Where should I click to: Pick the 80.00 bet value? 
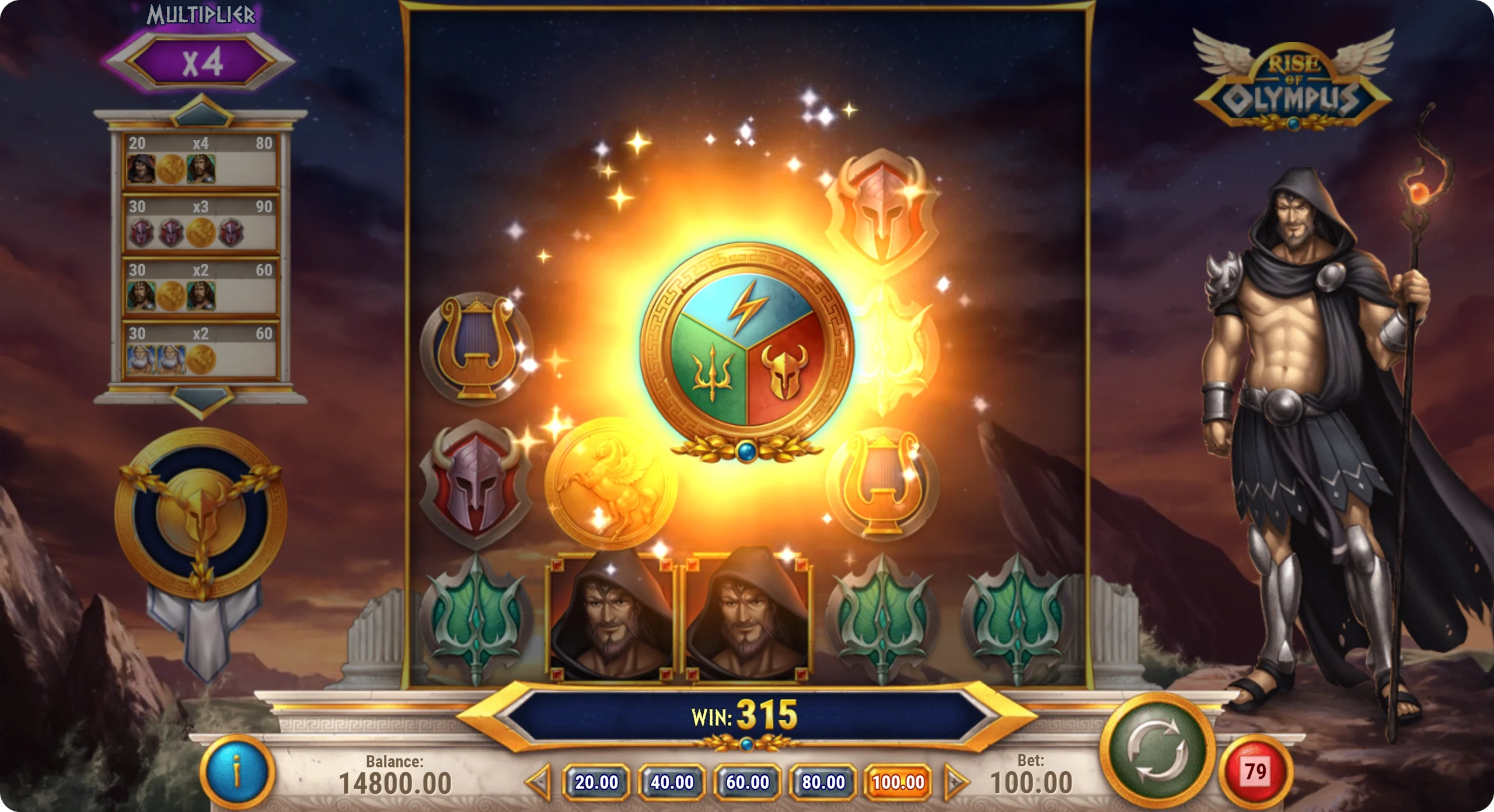click(x=823, y=782)
